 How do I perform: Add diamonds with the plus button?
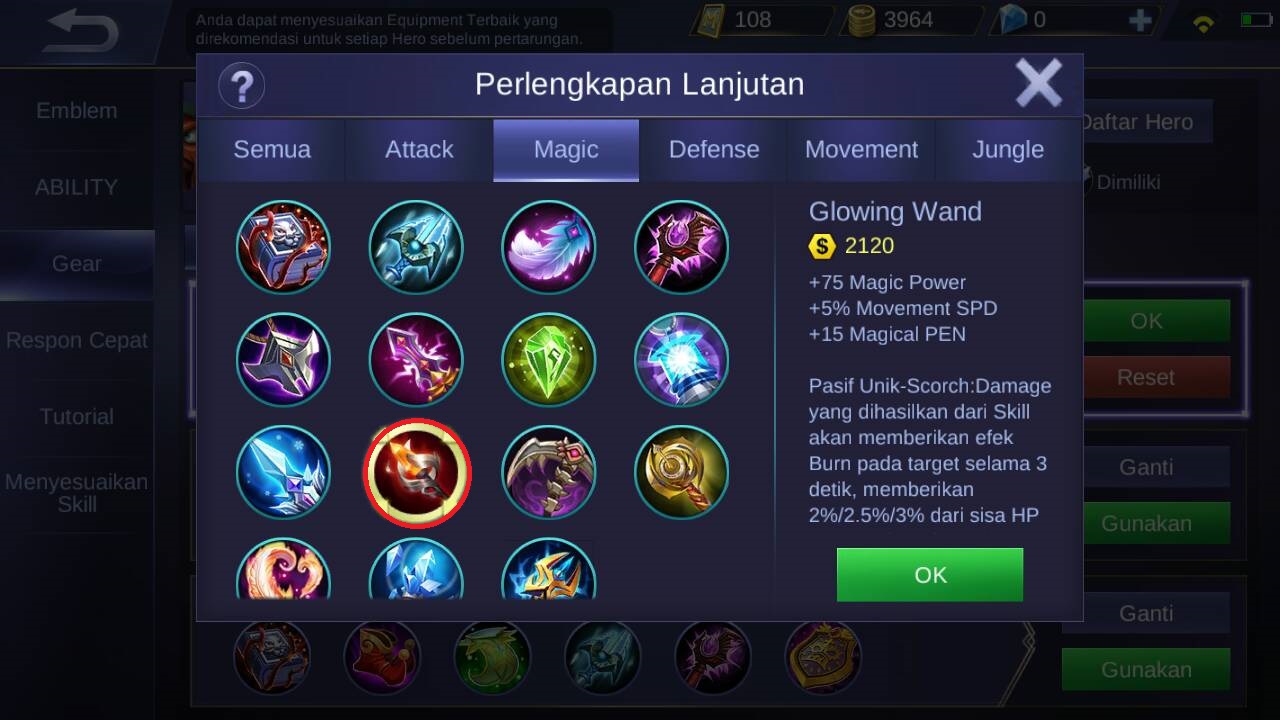tap(1140, 20)
